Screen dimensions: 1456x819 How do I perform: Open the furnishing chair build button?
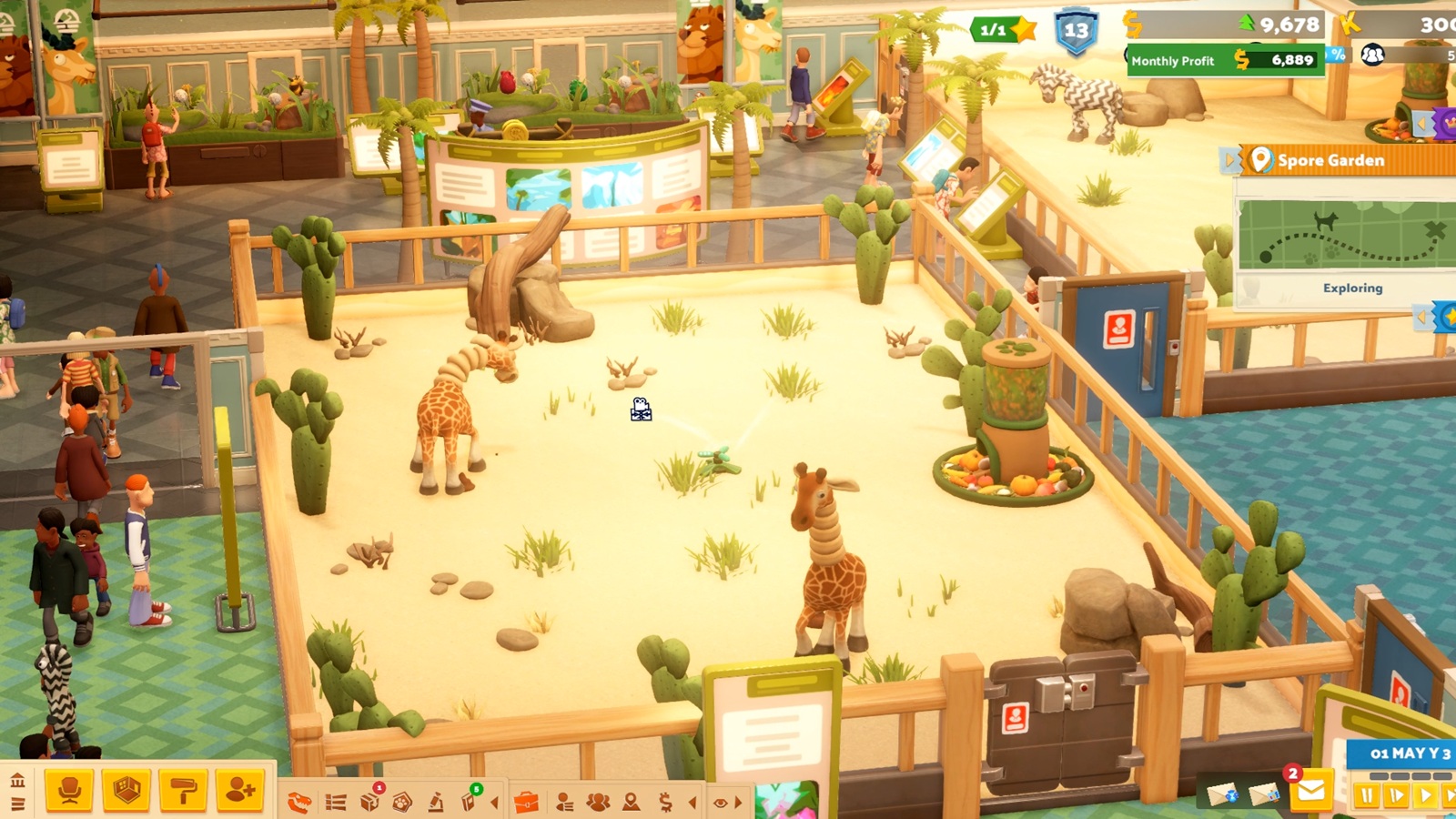pyautogui.click(x=70, y=790)
